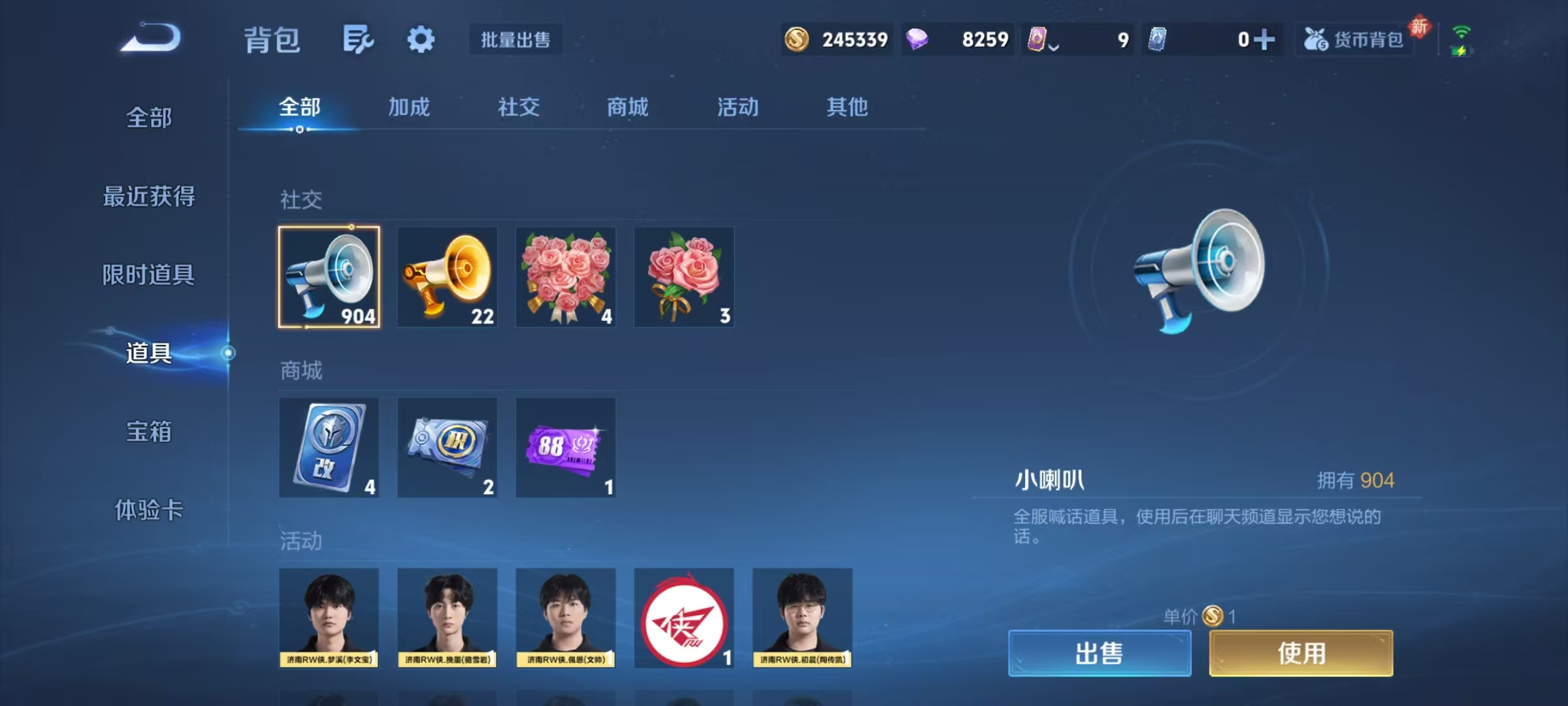The image size is (1568, 706).
Task: Select the RW侠 team logo item
Action: coord(684,618)
